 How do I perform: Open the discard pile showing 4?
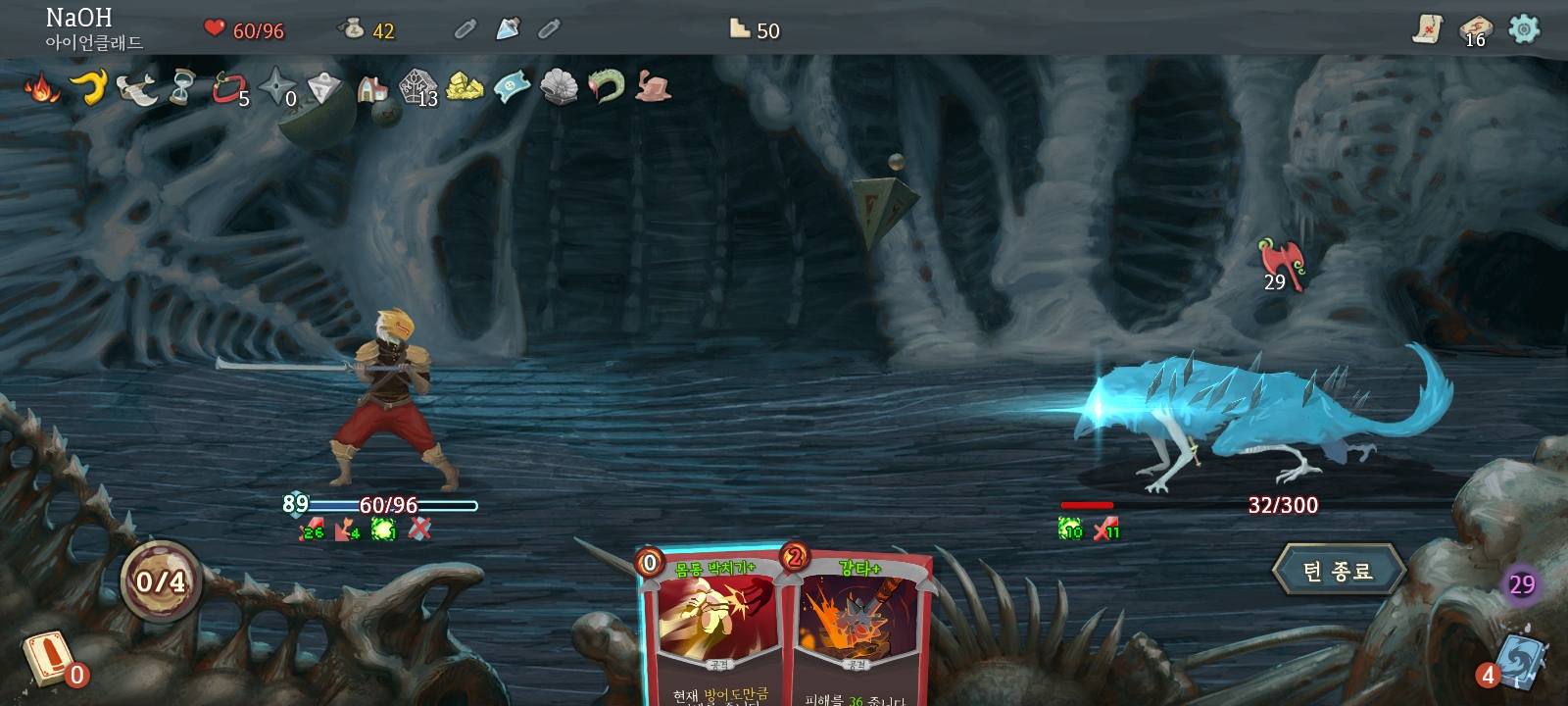1519,659
